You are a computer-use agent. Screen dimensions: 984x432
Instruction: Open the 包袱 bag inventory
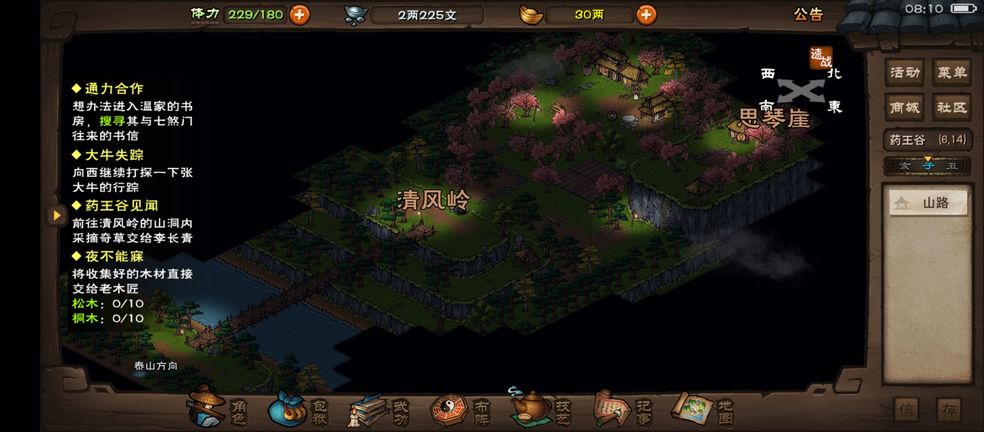pos(297,408)
